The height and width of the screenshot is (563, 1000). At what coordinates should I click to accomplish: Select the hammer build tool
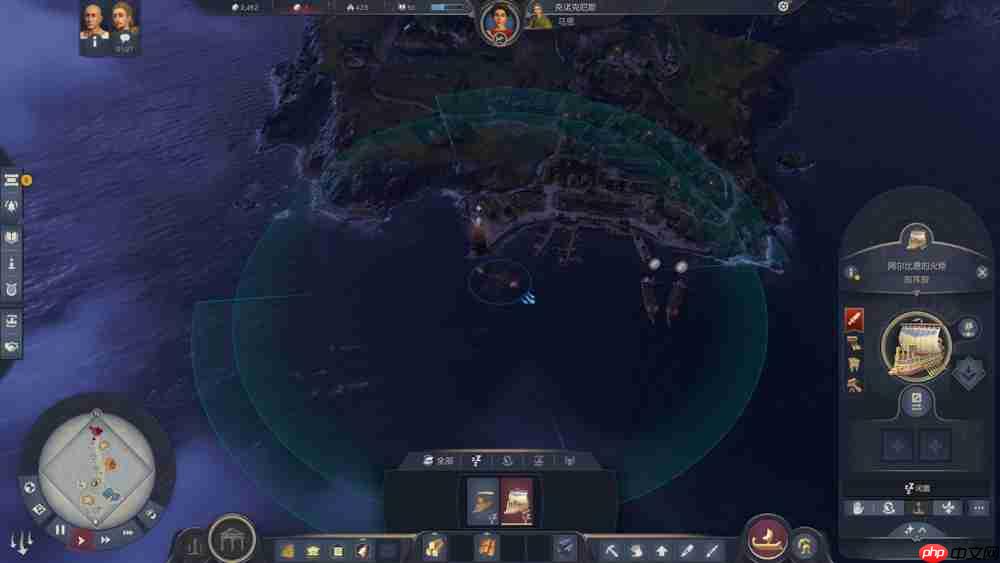point(610,550)
